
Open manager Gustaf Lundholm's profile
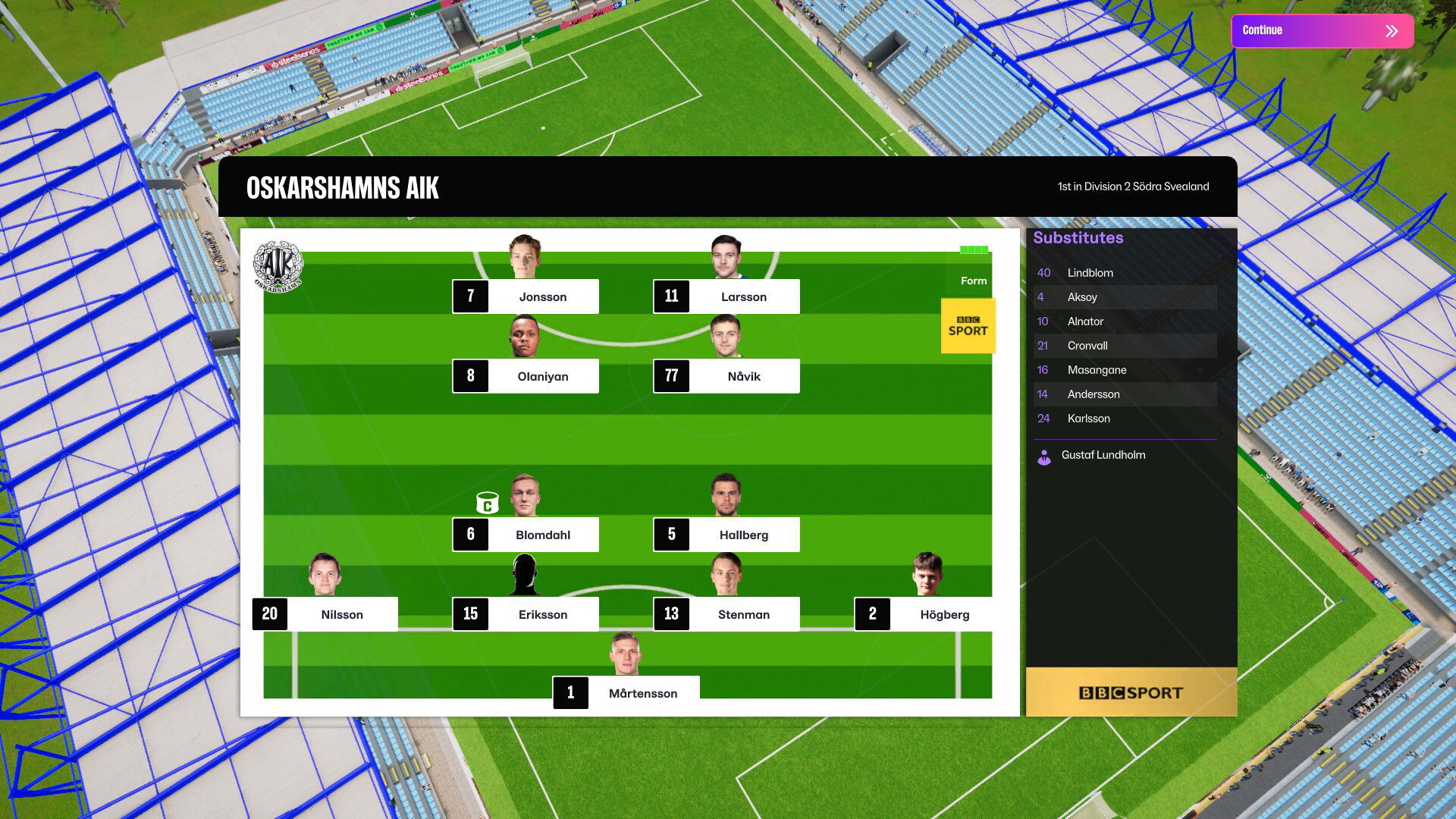1103,455
